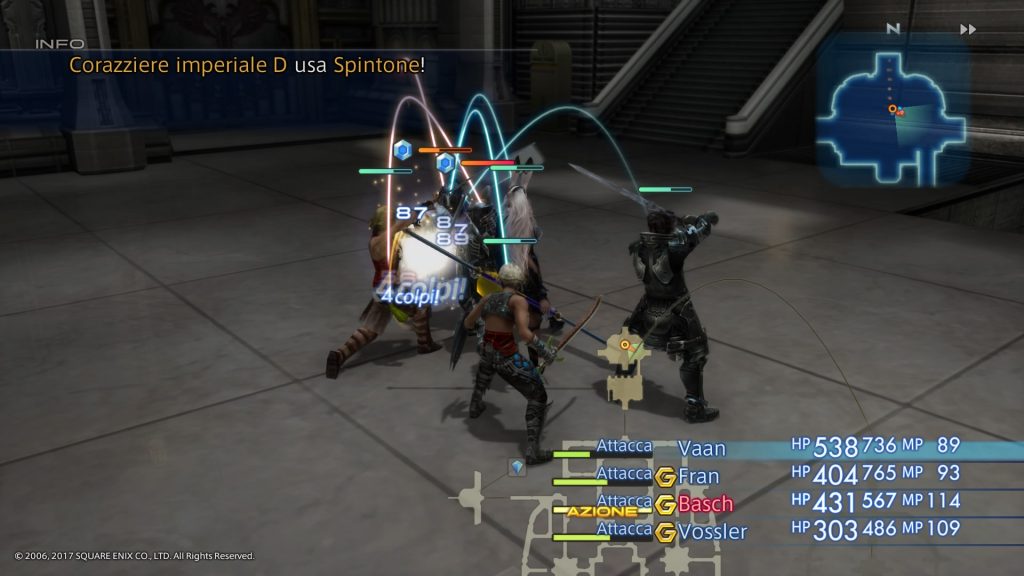Click Fran's gambit G icon
This screenshot has width=1024, height=576.
point(665,477)
